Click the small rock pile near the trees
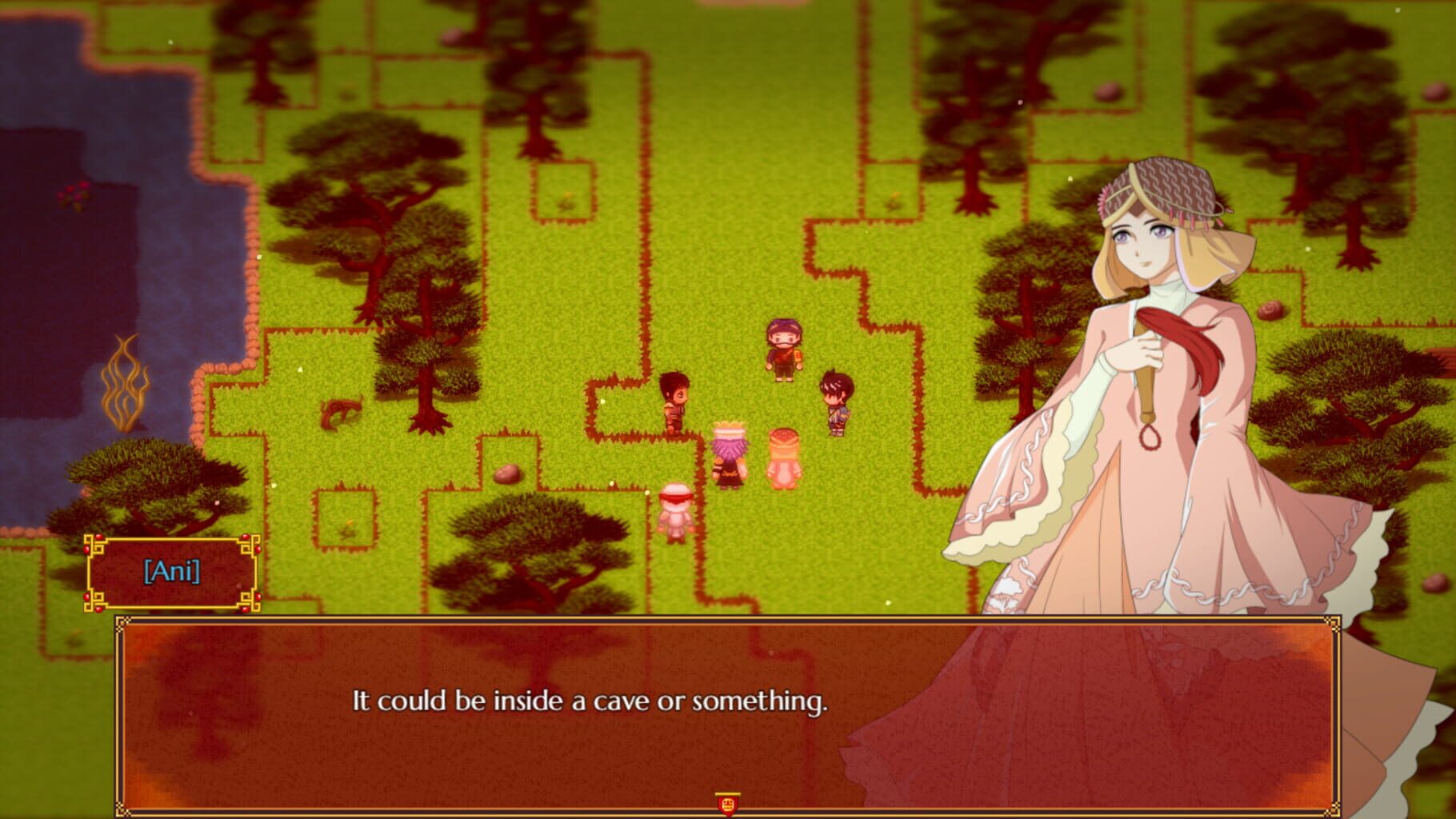This screenshot has height=819, width=1456. [x=508, y=472]
